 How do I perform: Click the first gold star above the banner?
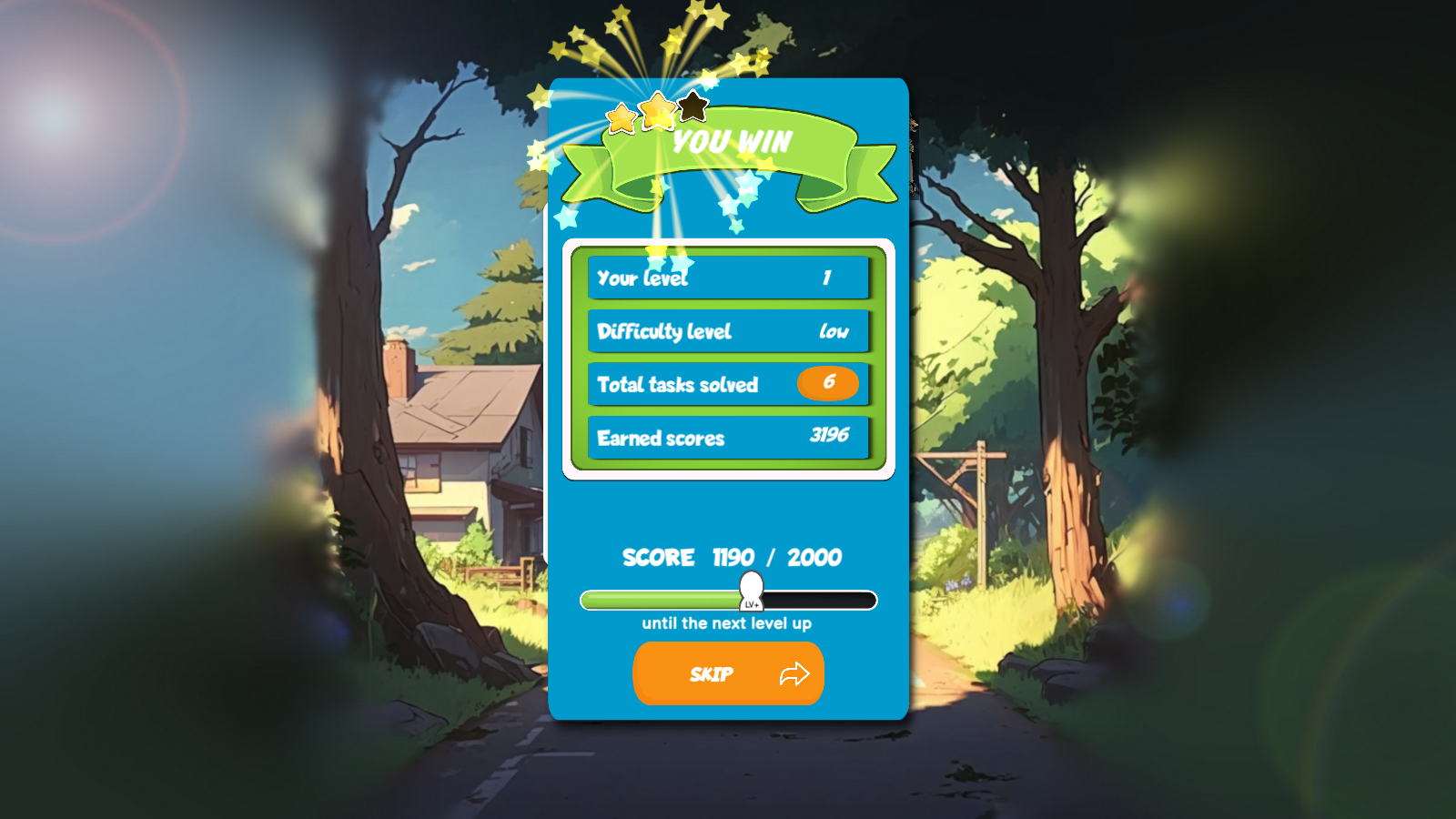pos(622,119)
